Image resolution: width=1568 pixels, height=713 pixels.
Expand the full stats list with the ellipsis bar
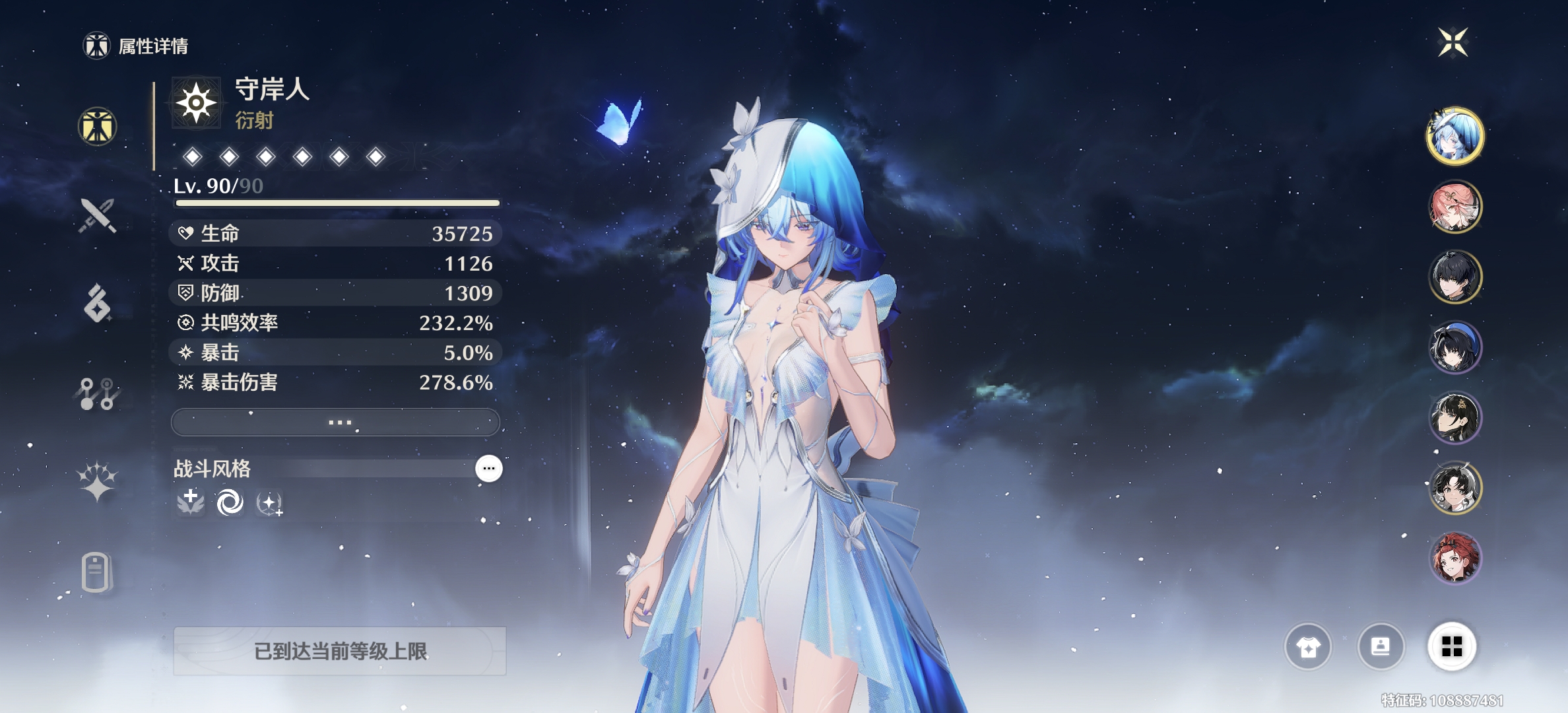click(x=335, y=423)
